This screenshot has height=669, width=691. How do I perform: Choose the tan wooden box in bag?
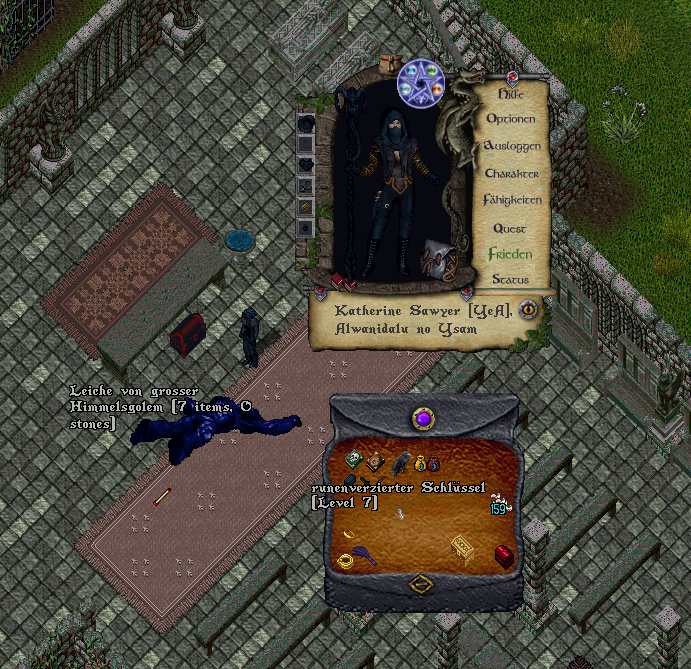[x=462, y=547]
